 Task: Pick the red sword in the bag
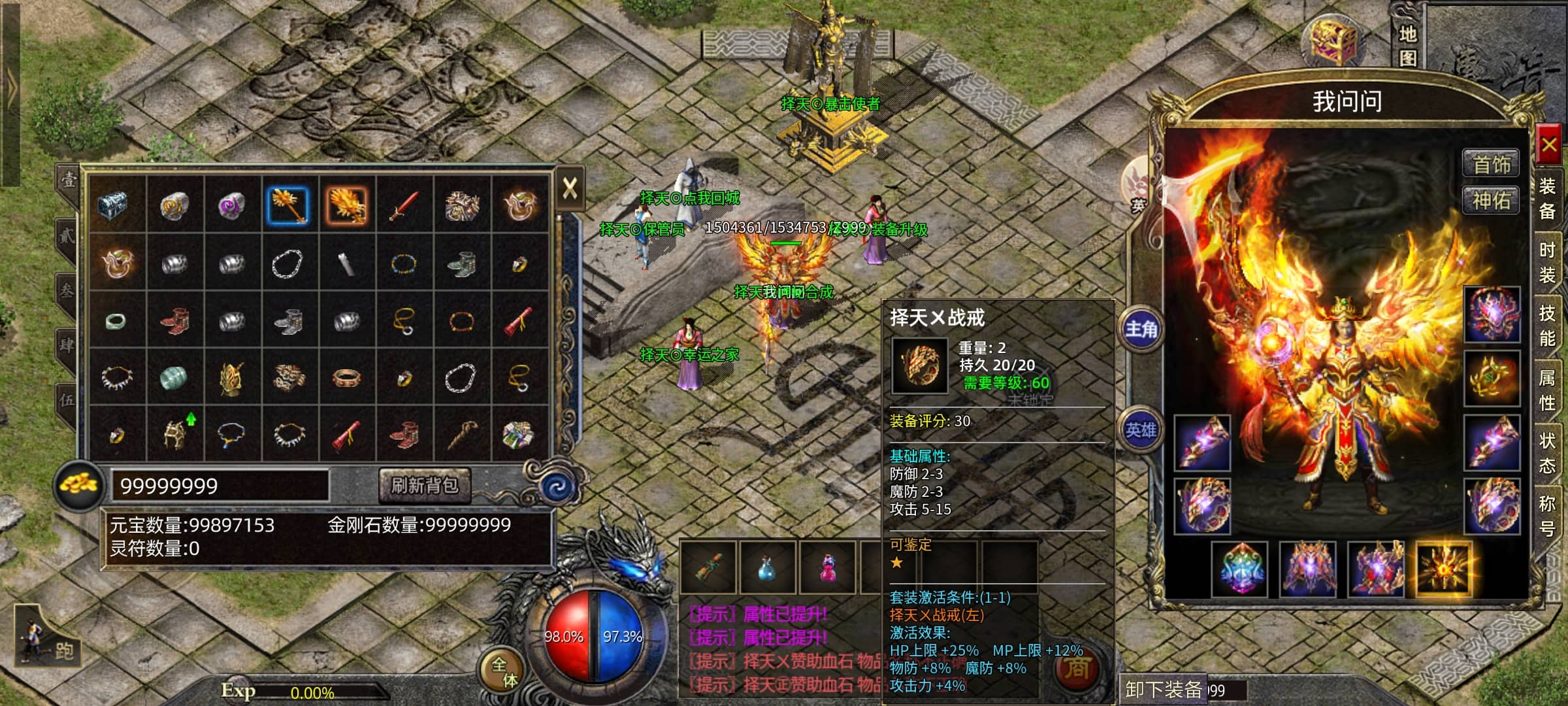point(404,205)
